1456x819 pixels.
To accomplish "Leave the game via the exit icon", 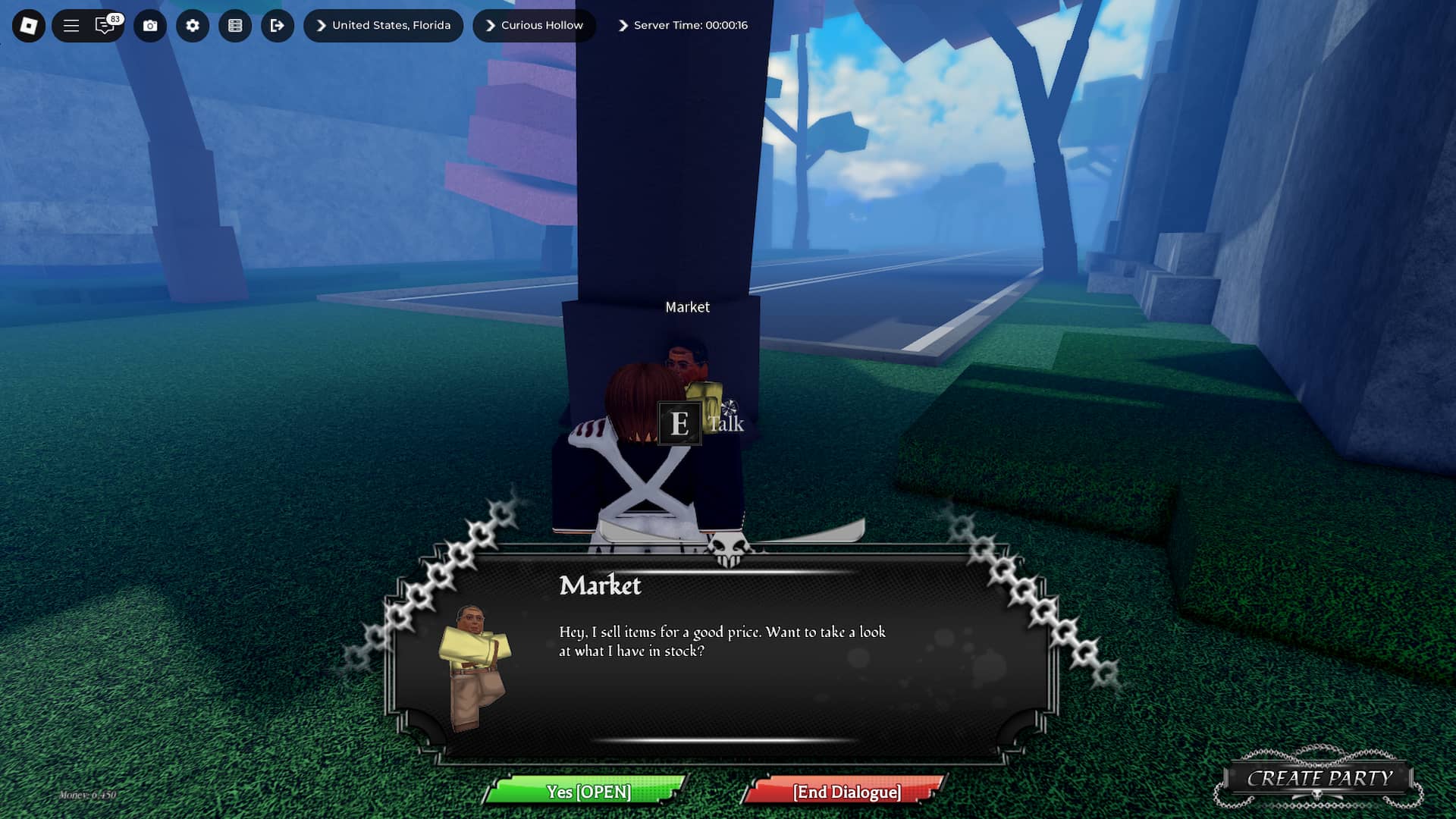I will 278,25.
